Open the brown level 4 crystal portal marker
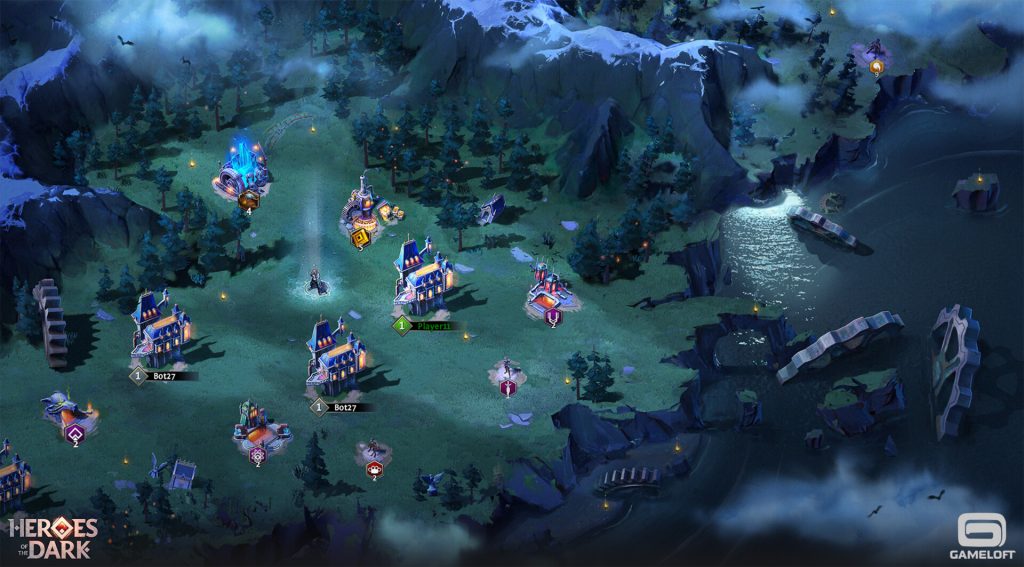1024x567 pixels. pyautogui.click(x=248, y=199)
